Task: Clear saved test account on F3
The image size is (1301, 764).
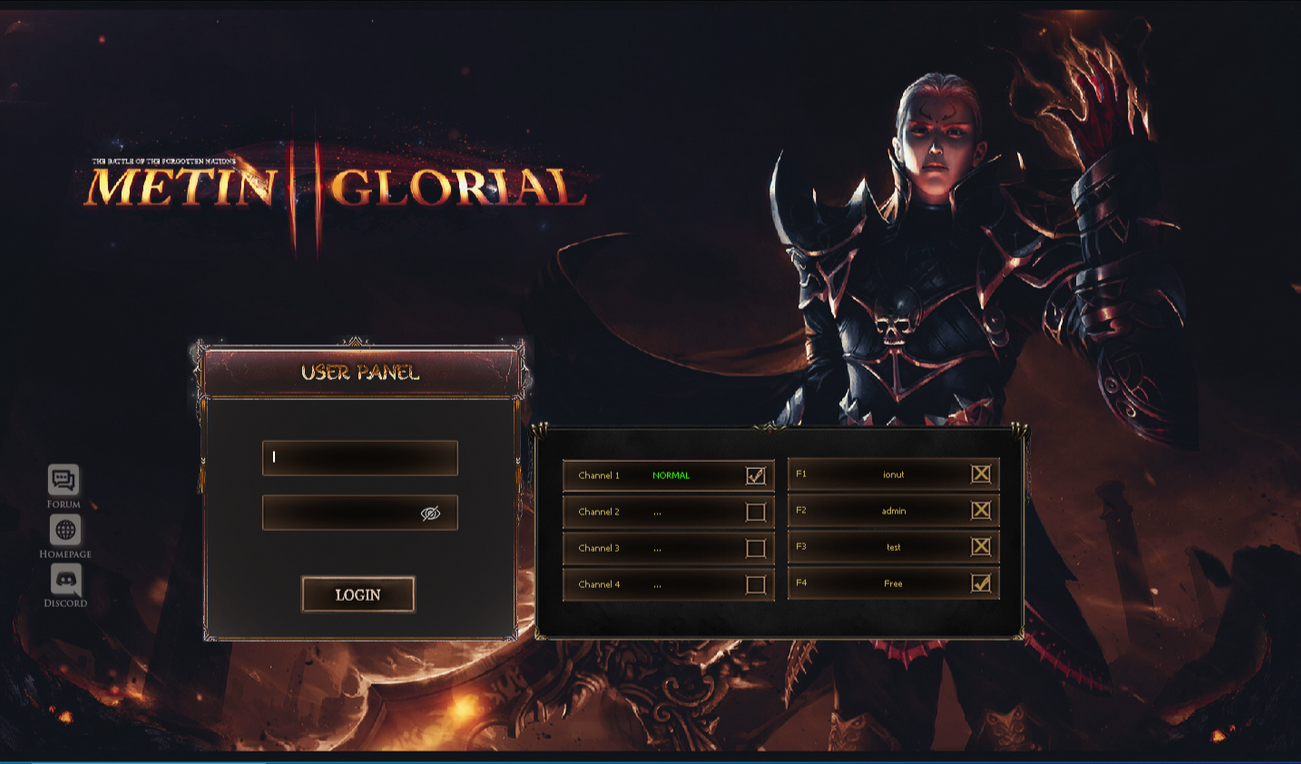Action: coord(981,547)
